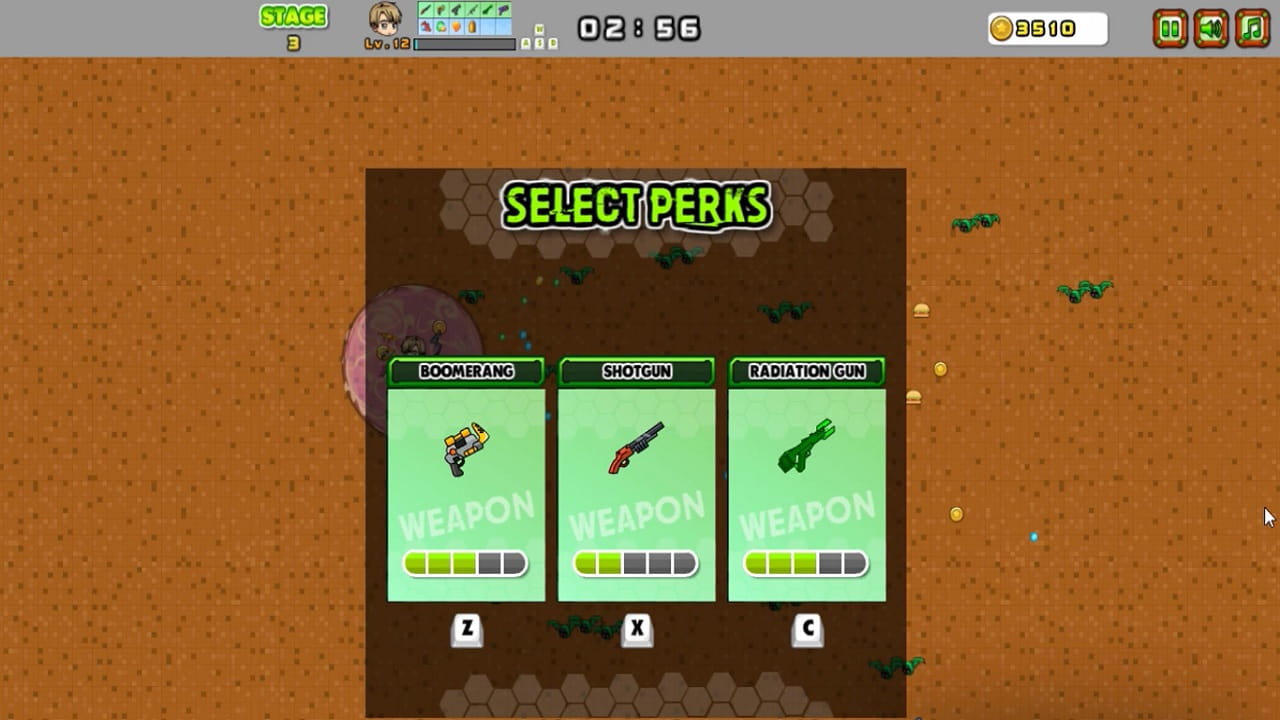Click the Boomerang upgrade level bar
The height and width of the screenshot is (720, 1280).
coord(465,563)
